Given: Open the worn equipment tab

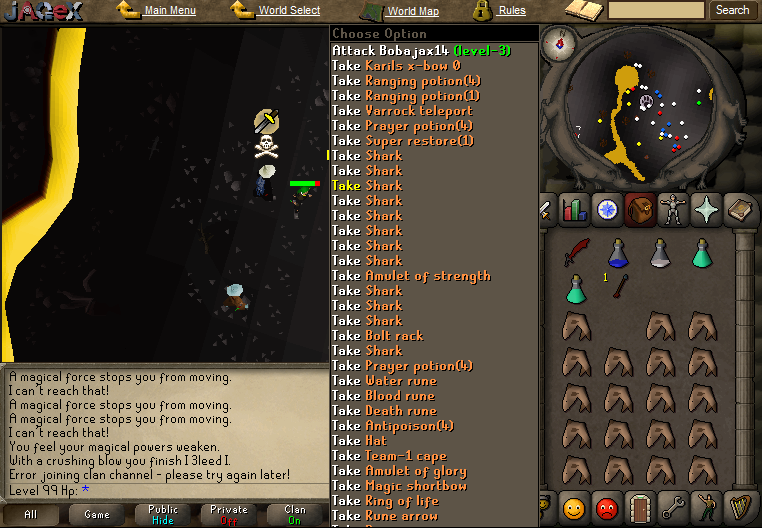Looking at the screenshot, I should pyautogui.click(x=673, y=210).
